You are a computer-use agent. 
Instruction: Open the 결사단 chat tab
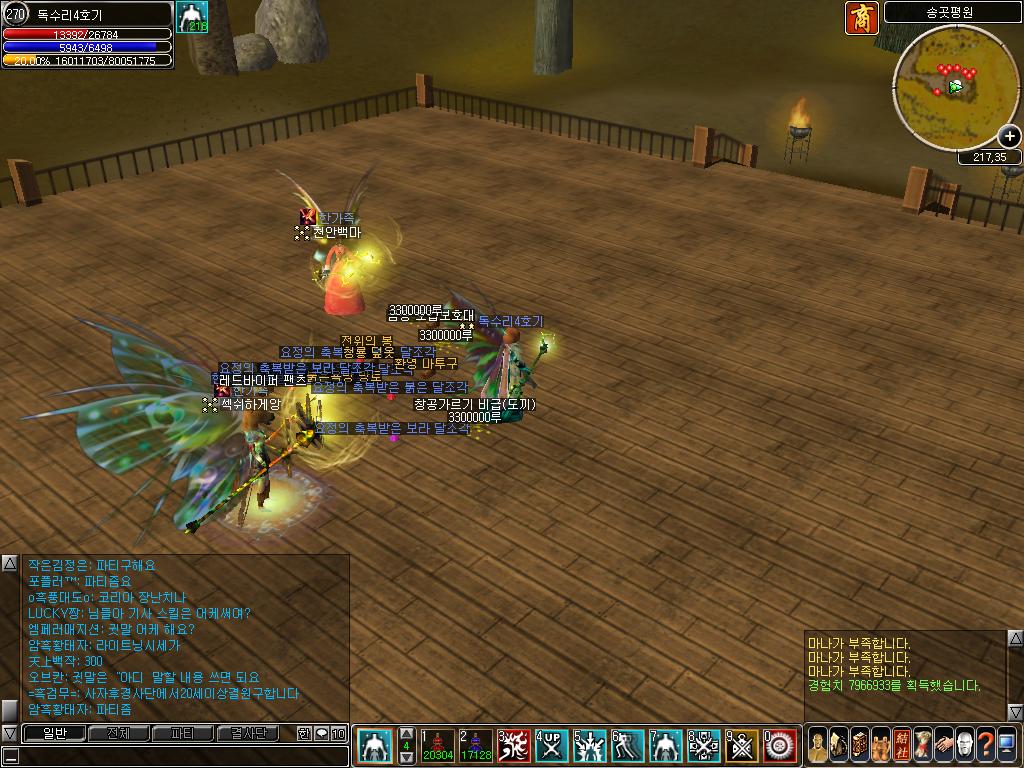pos(247,734)
